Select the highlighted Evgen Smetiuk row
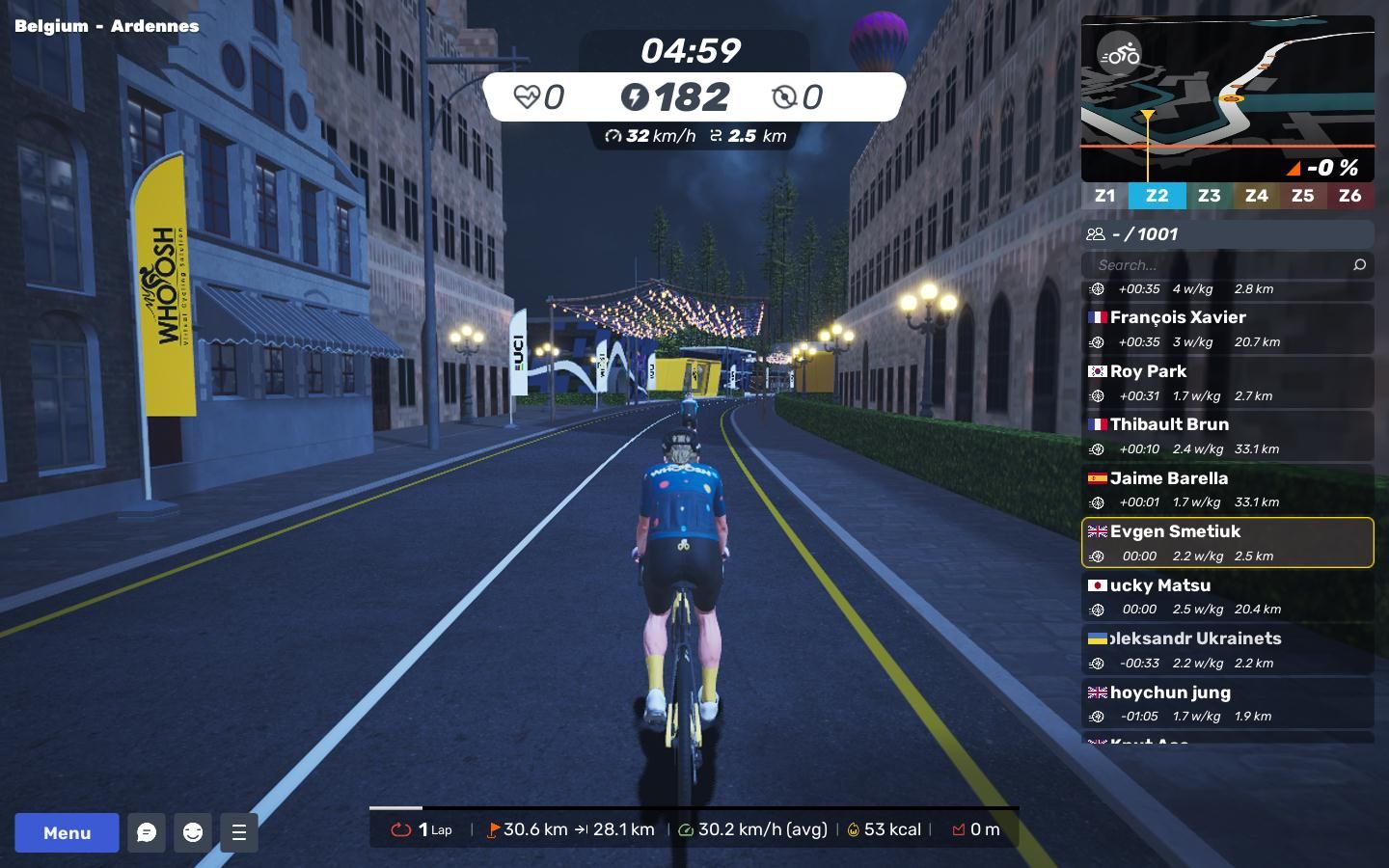This screenshot has width=1389, height=868. coord(1227,543)
